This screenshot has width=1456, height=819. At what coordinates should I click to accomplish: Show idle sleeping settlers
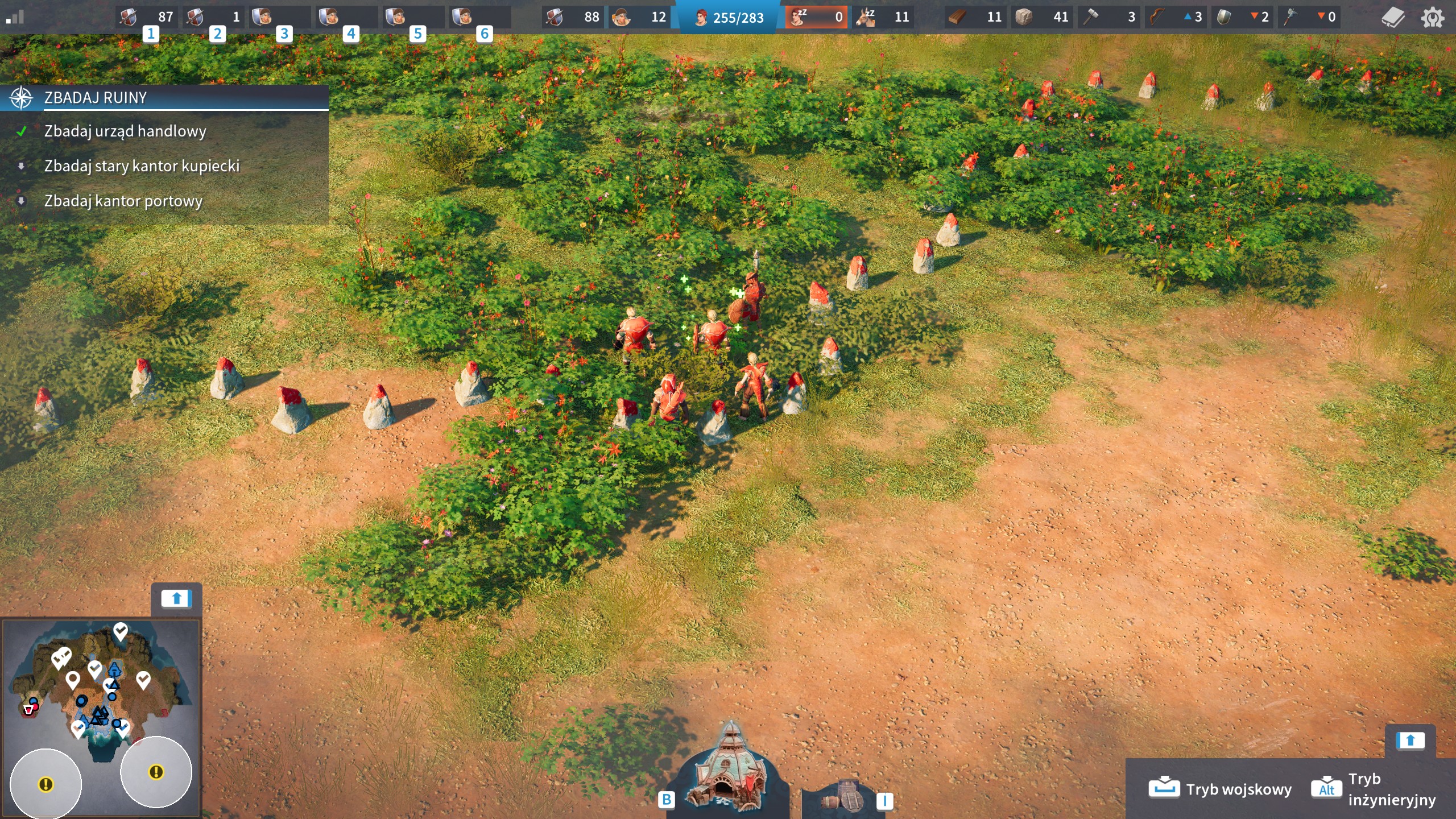(816, 17)
